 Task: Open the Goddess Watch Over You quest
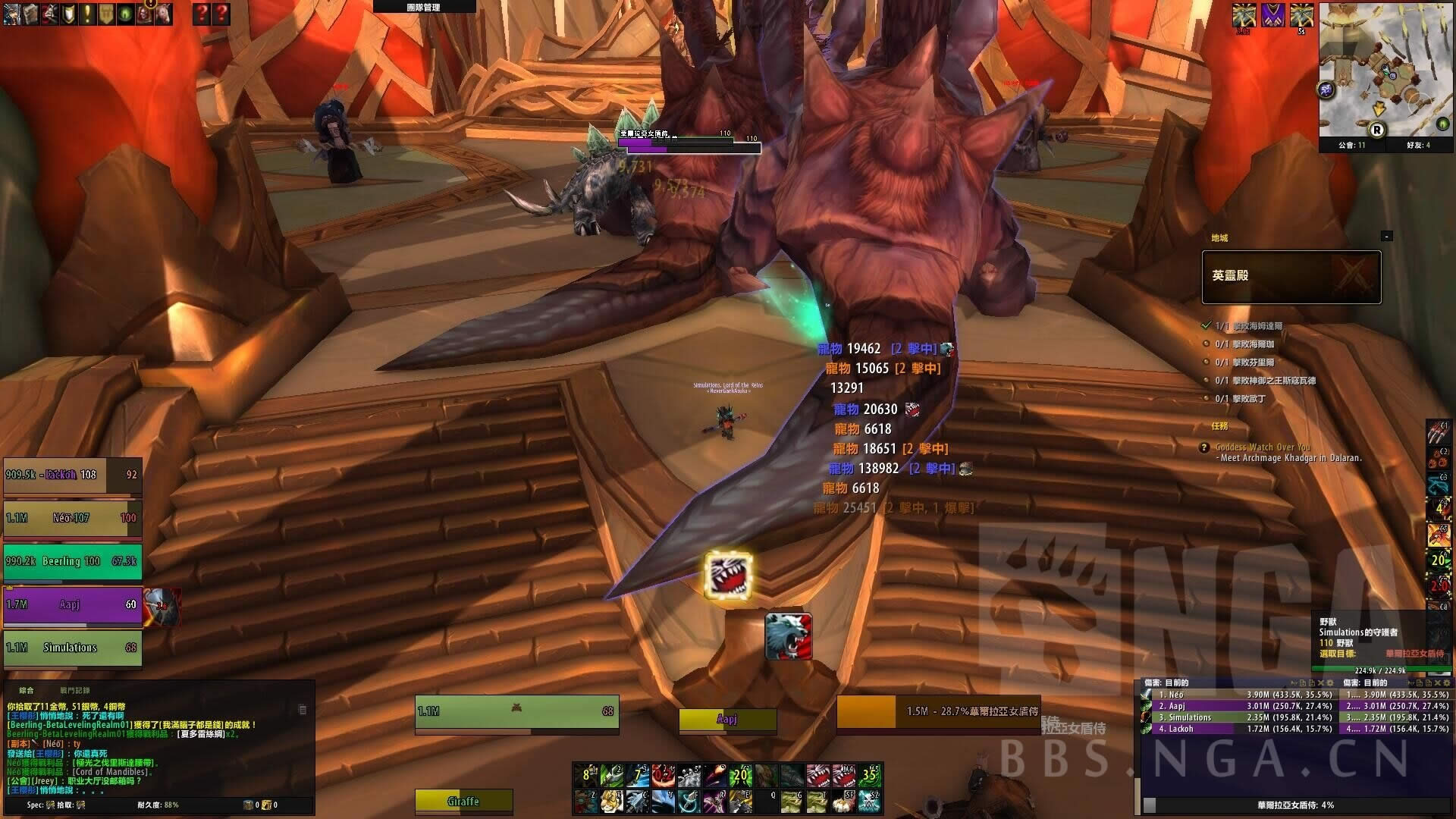point(1263,447)
